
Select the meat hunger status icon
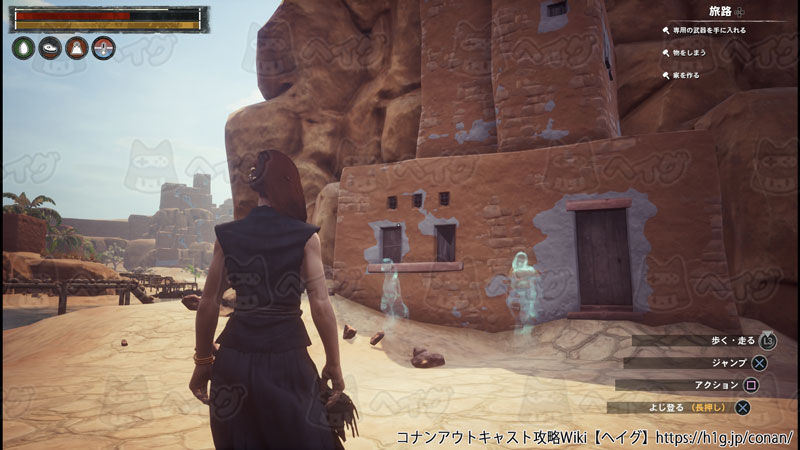coord(50,48)
